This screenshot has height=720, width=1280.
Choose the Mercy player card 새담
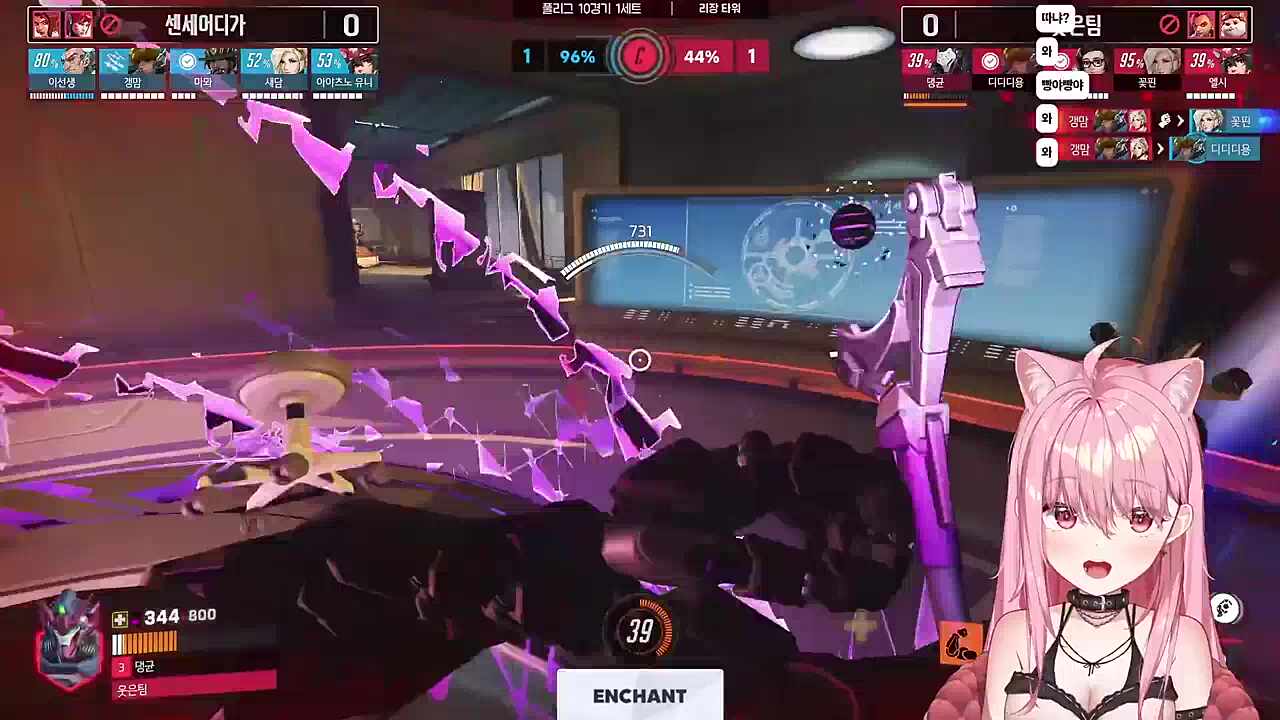point(273,70)
